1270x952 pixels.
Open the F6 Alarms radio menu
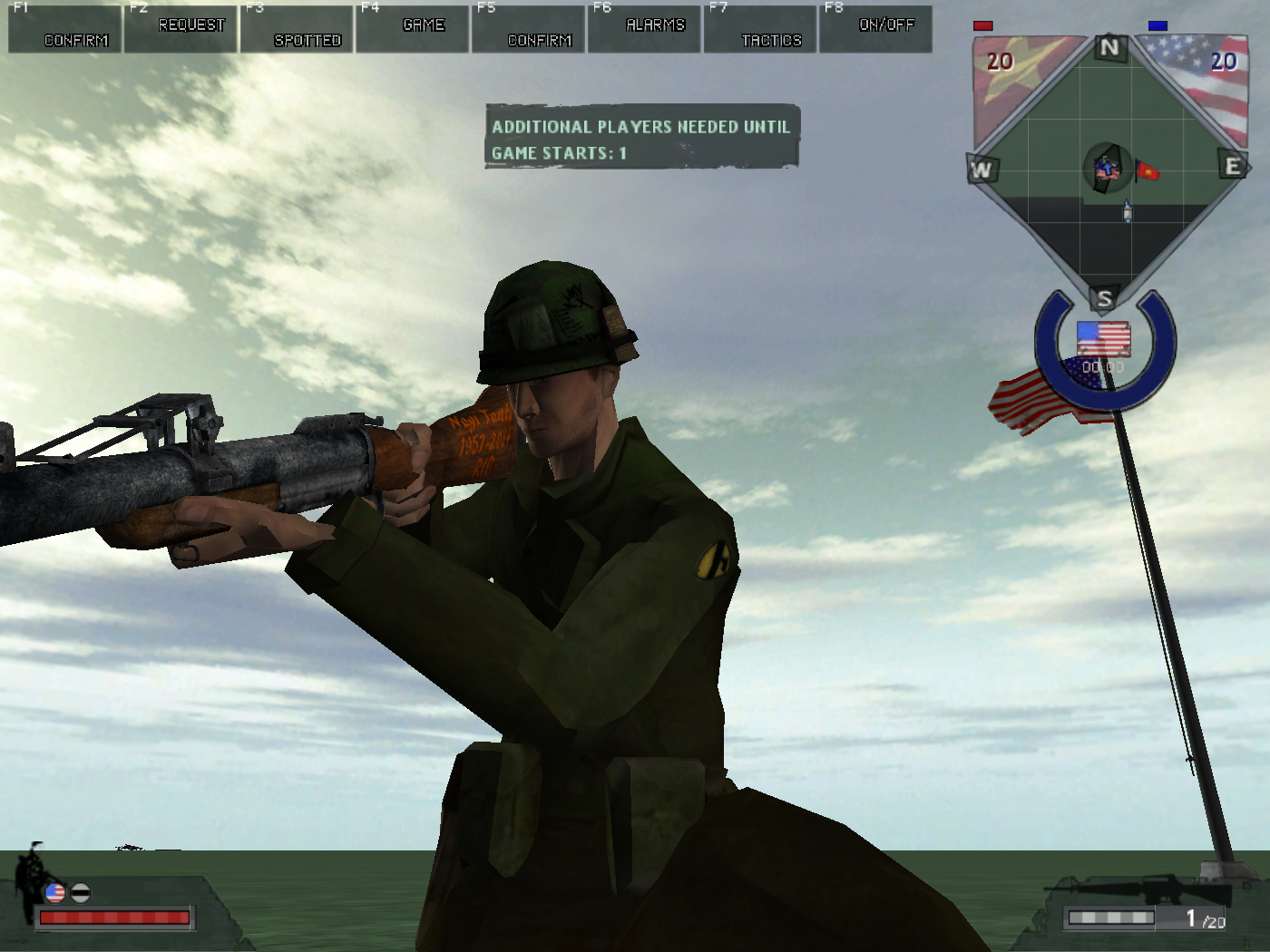point(645,30)
